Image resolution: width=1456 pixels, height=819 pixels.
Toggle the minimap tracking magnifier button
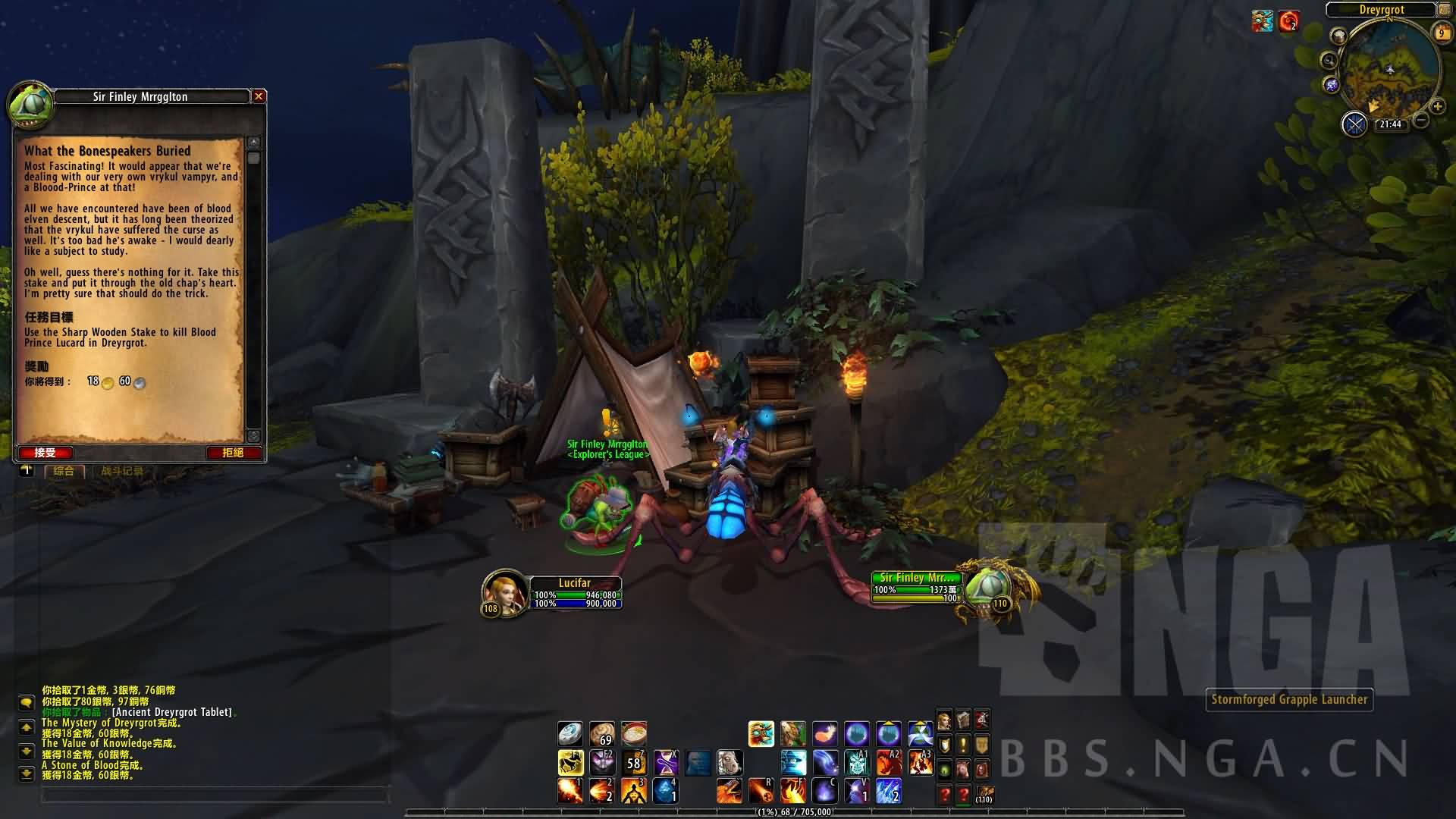(1329, 61)
